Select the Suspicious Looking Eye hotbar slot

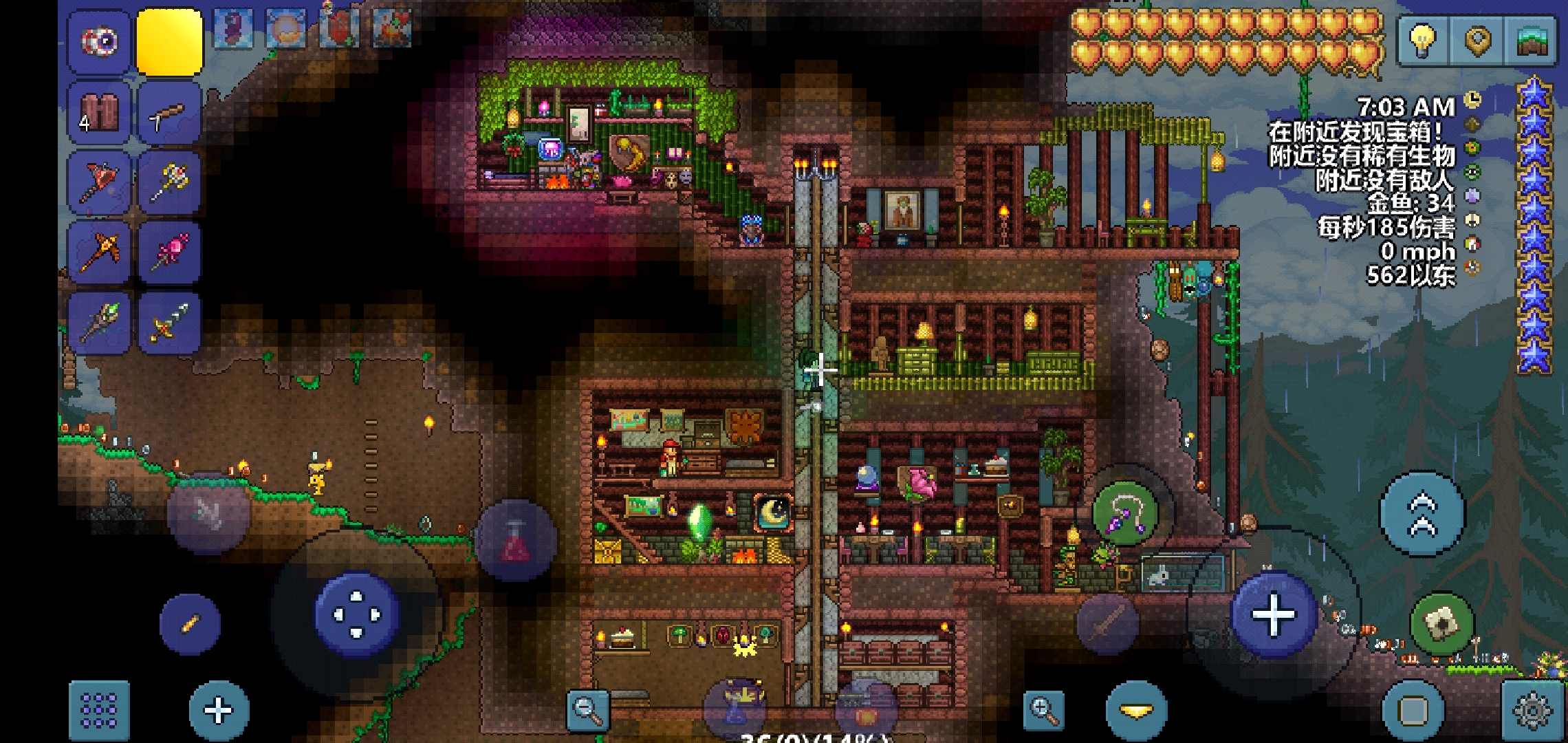pyautogui.click(x=100, y=41)
